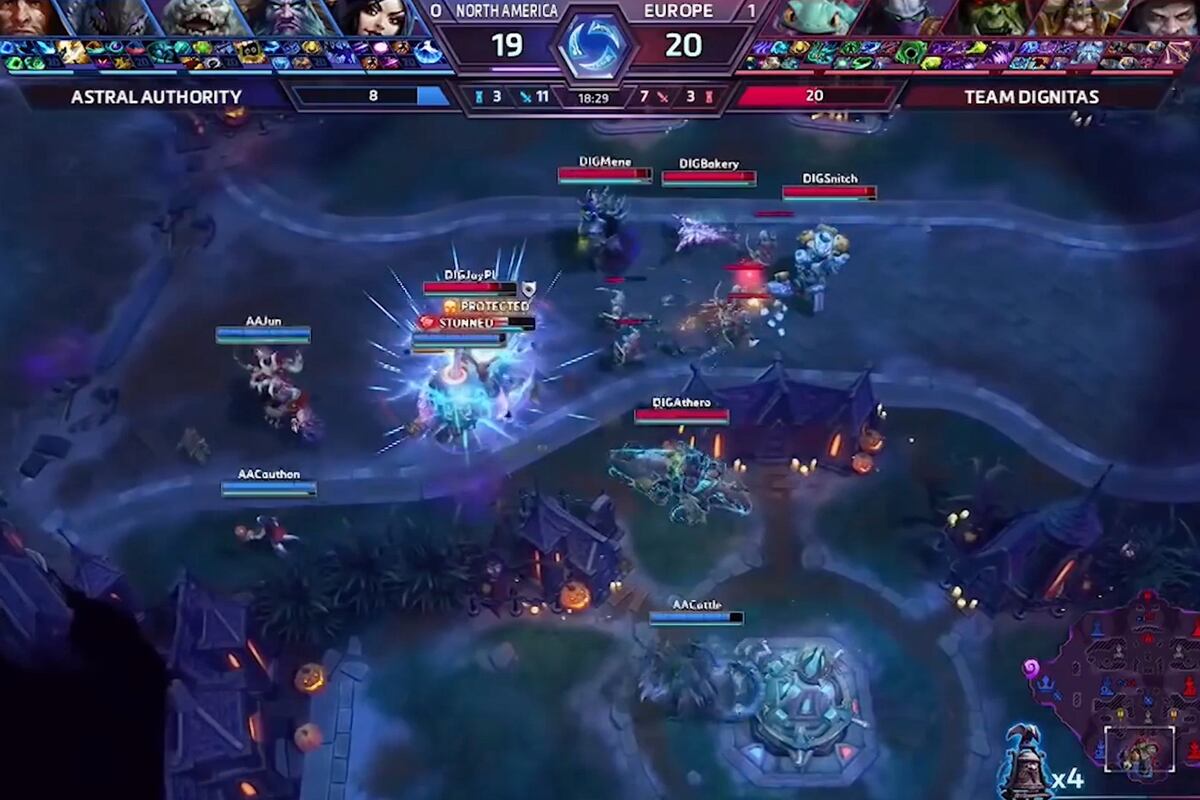The width and height of the screenshot is (1200, 800).
Task: Select the bearded man hero portrait
Action: click(x=28, y=17)
